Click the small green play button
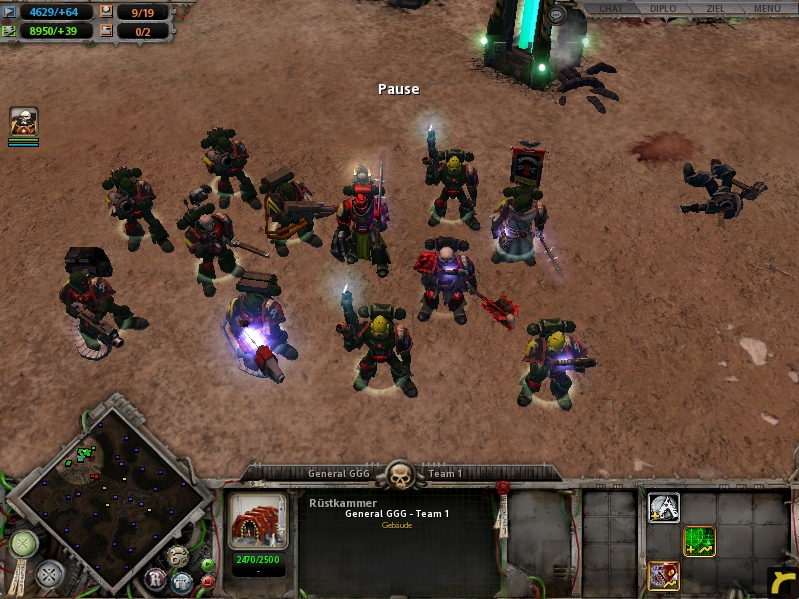Screen dimensions: 799x599 point(207,564)
